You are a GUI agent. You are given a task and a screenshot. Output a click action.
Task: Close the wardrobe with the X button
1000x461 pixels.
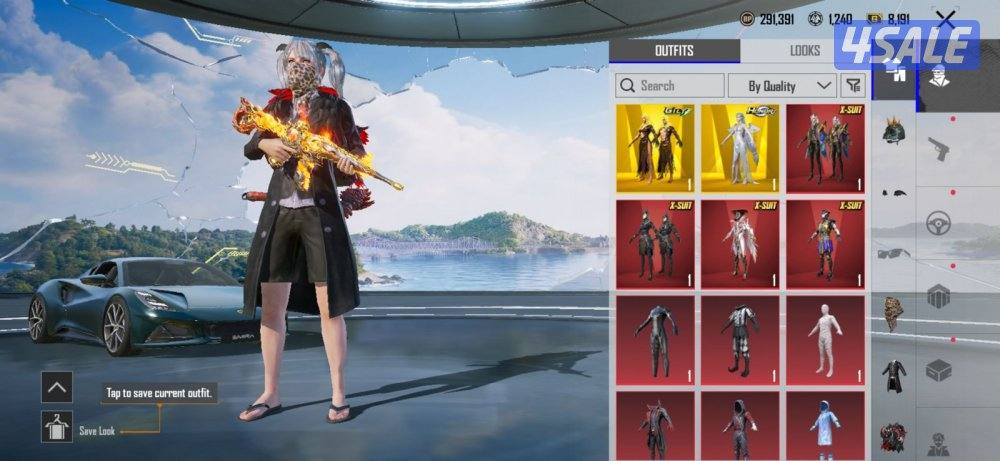(x=945, y=19)
